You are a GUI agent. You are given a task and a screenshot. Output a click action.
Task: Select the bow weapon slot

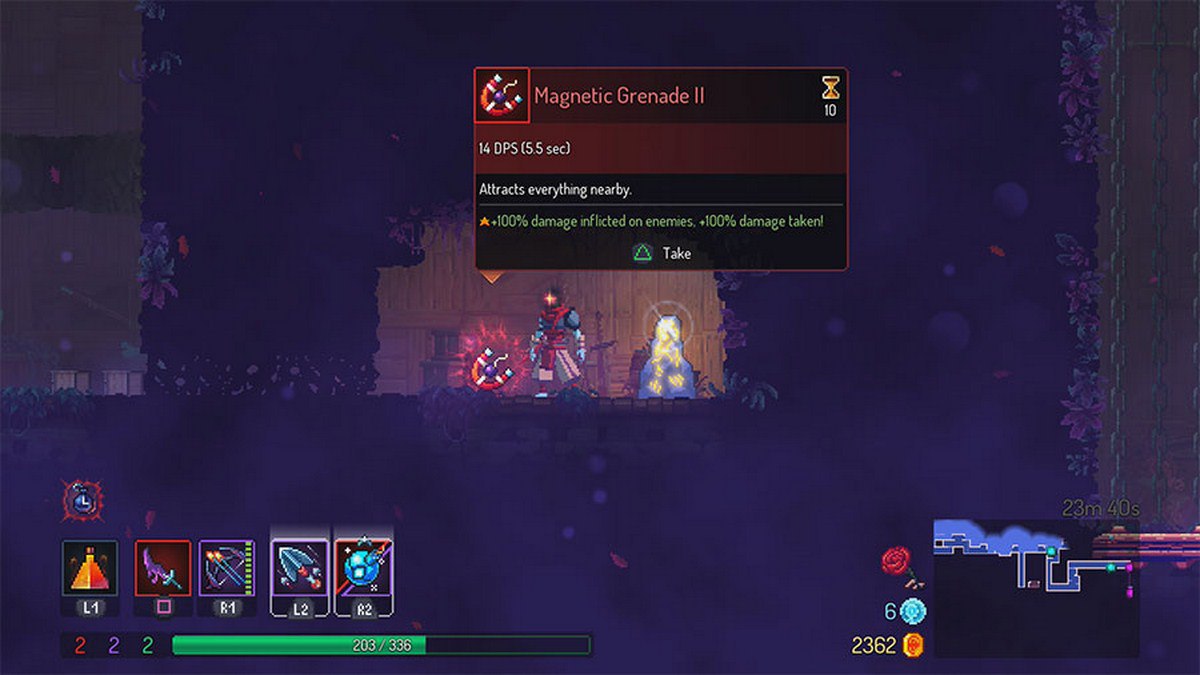click(x=227, y=568)
